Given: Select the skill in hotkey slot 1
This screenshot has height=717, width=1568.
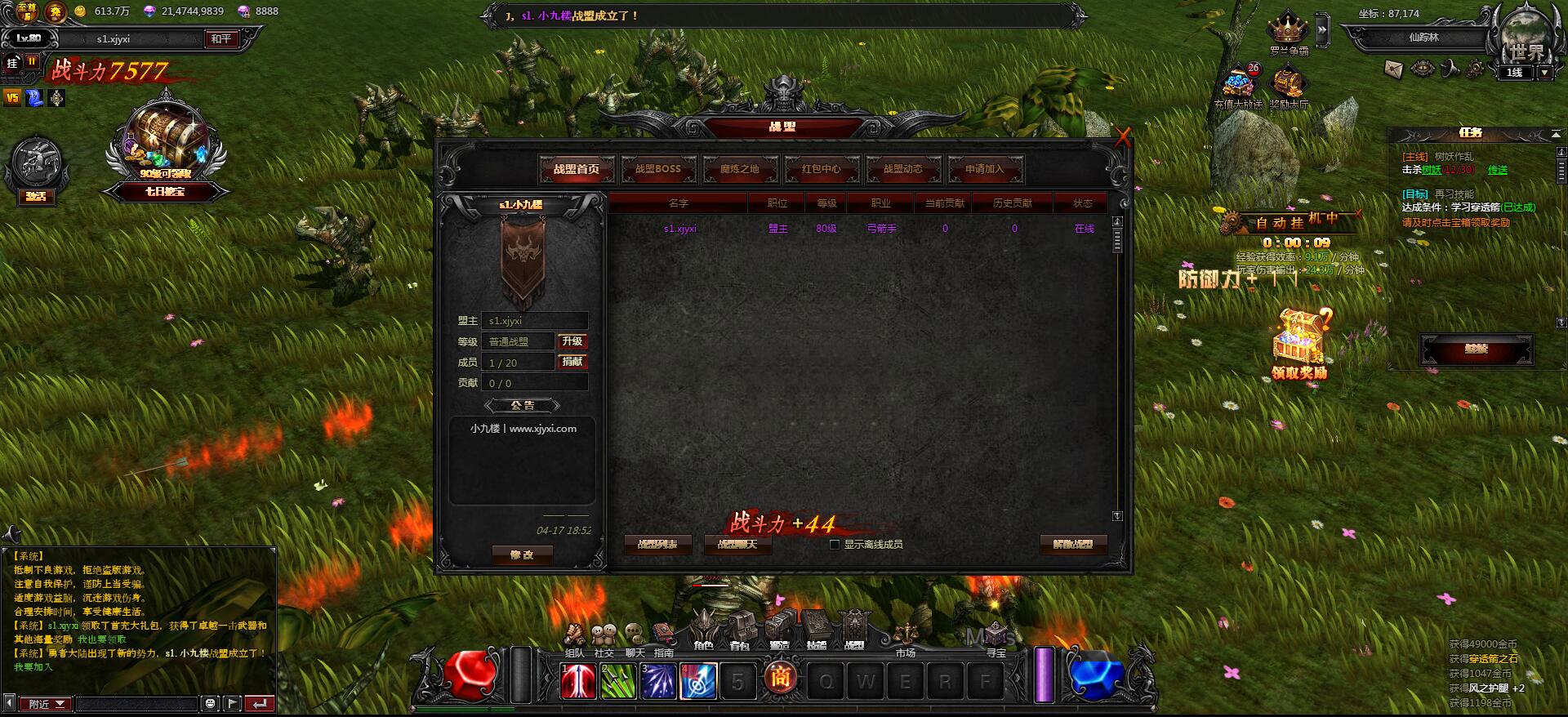Looking at the screenshot, I should coord(577,682).
